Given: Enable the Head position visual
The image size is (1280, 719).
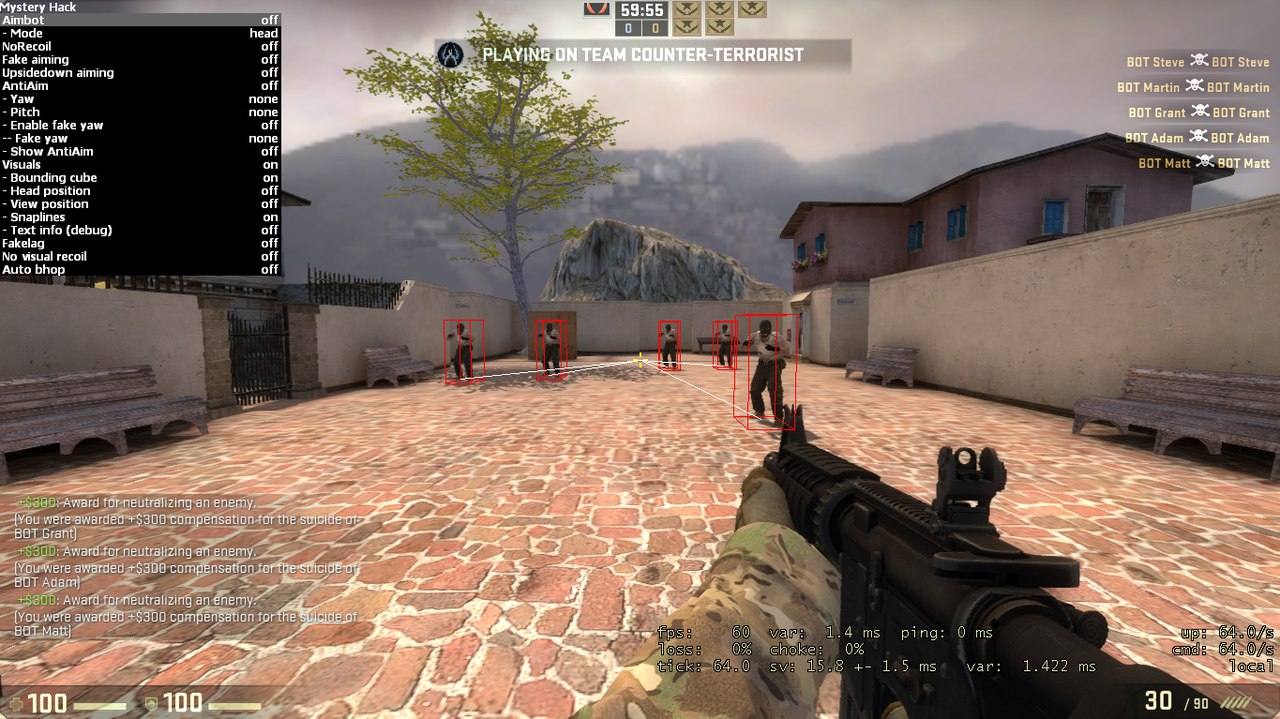Looking at the screenshot, I should [x=140, y=191].
